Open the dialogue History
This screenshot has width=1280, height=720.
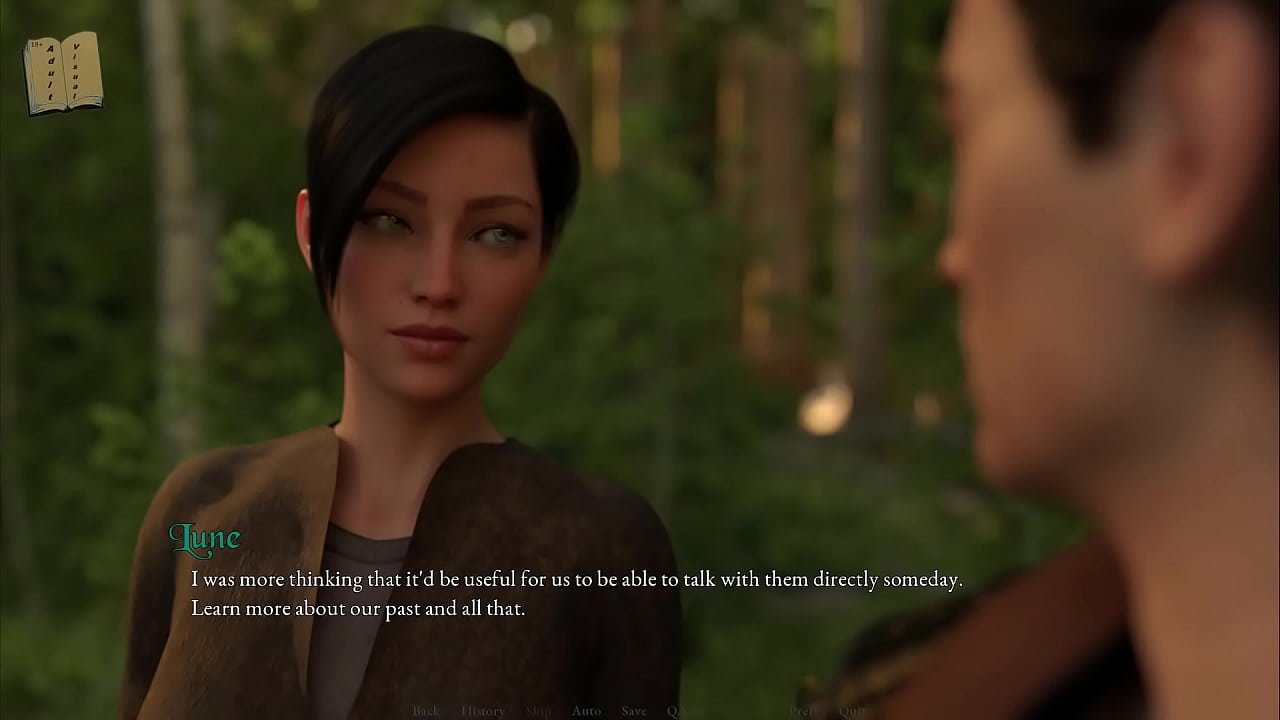(483, 711)
